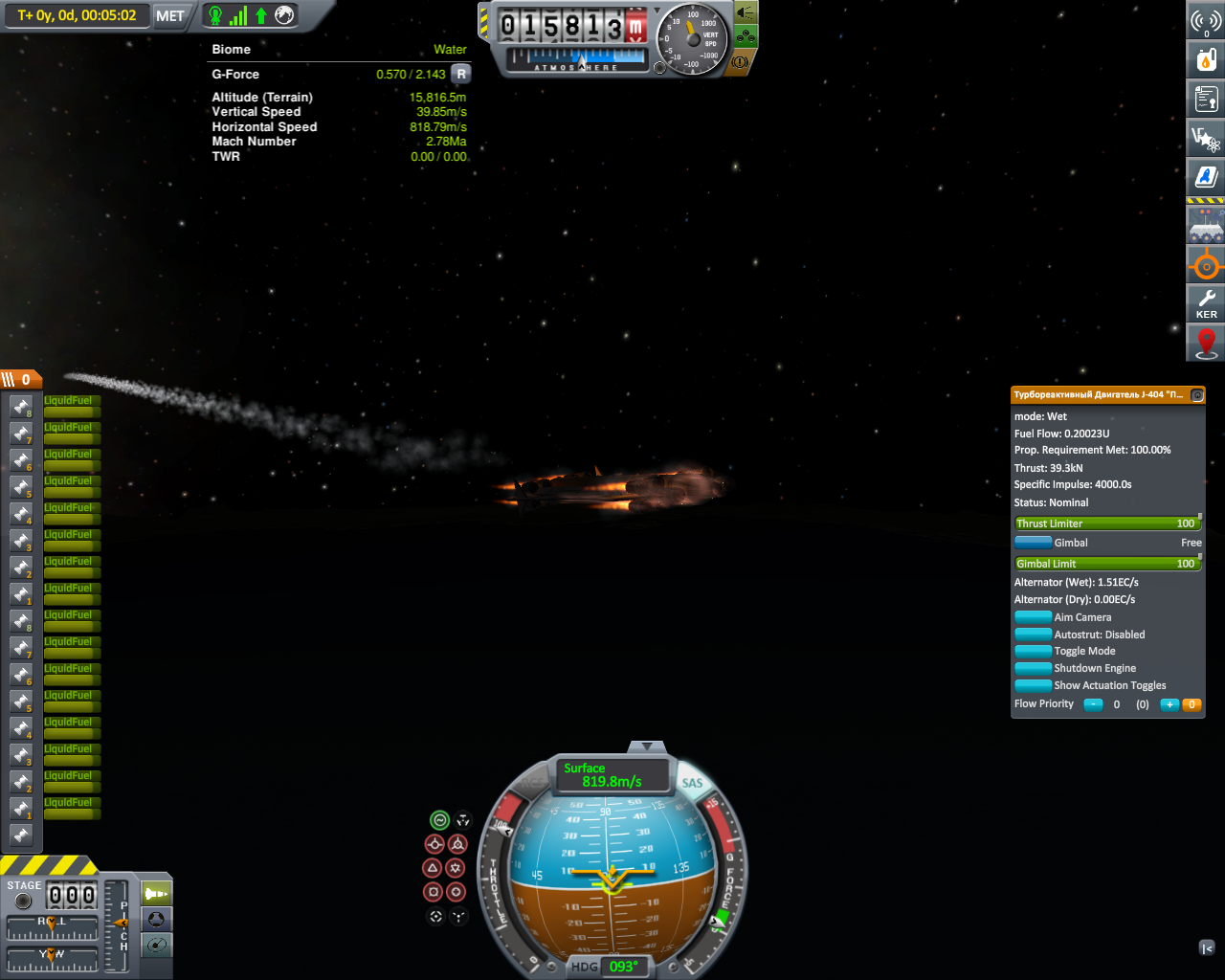The height and width of the screenshot is (980, 1225).
Task: Select the green stability assist SAS mode
Action: pyautogui.click(x=439, y=820)
